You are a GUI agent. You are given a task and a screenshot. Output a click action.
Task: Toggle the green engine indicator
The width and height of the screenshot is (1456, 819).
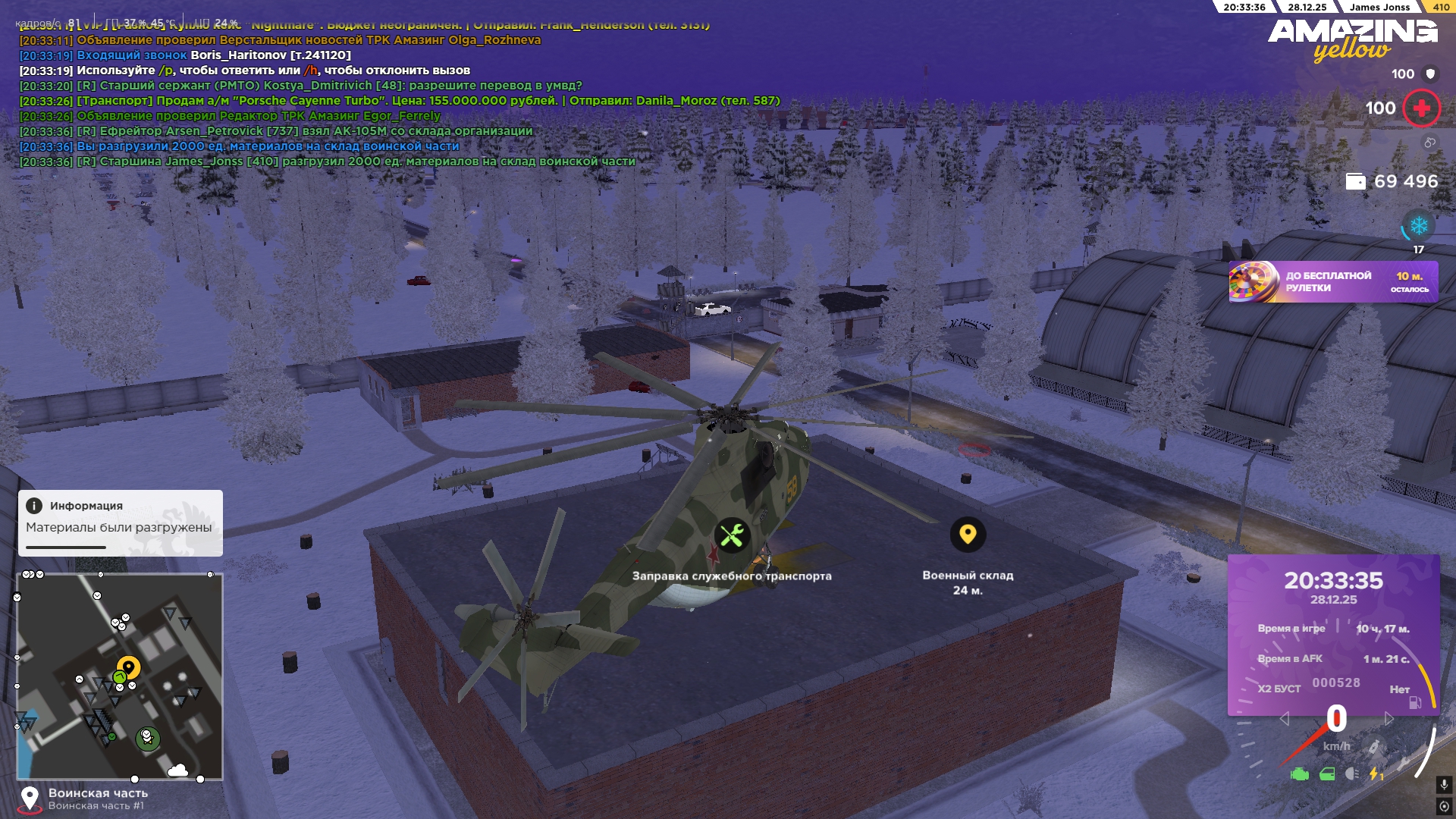point(1300,774)
